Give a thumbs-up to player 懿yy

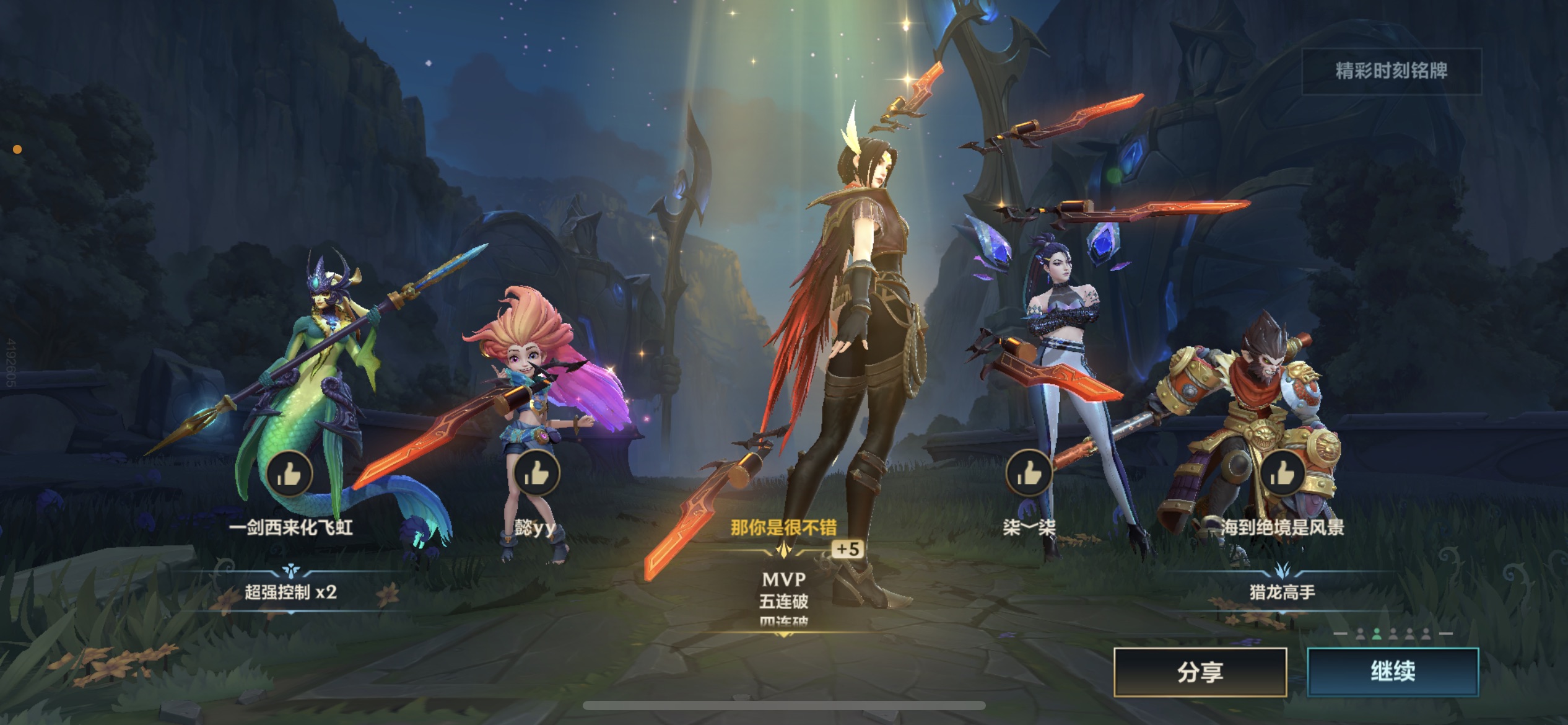click(x=536, y=474)
